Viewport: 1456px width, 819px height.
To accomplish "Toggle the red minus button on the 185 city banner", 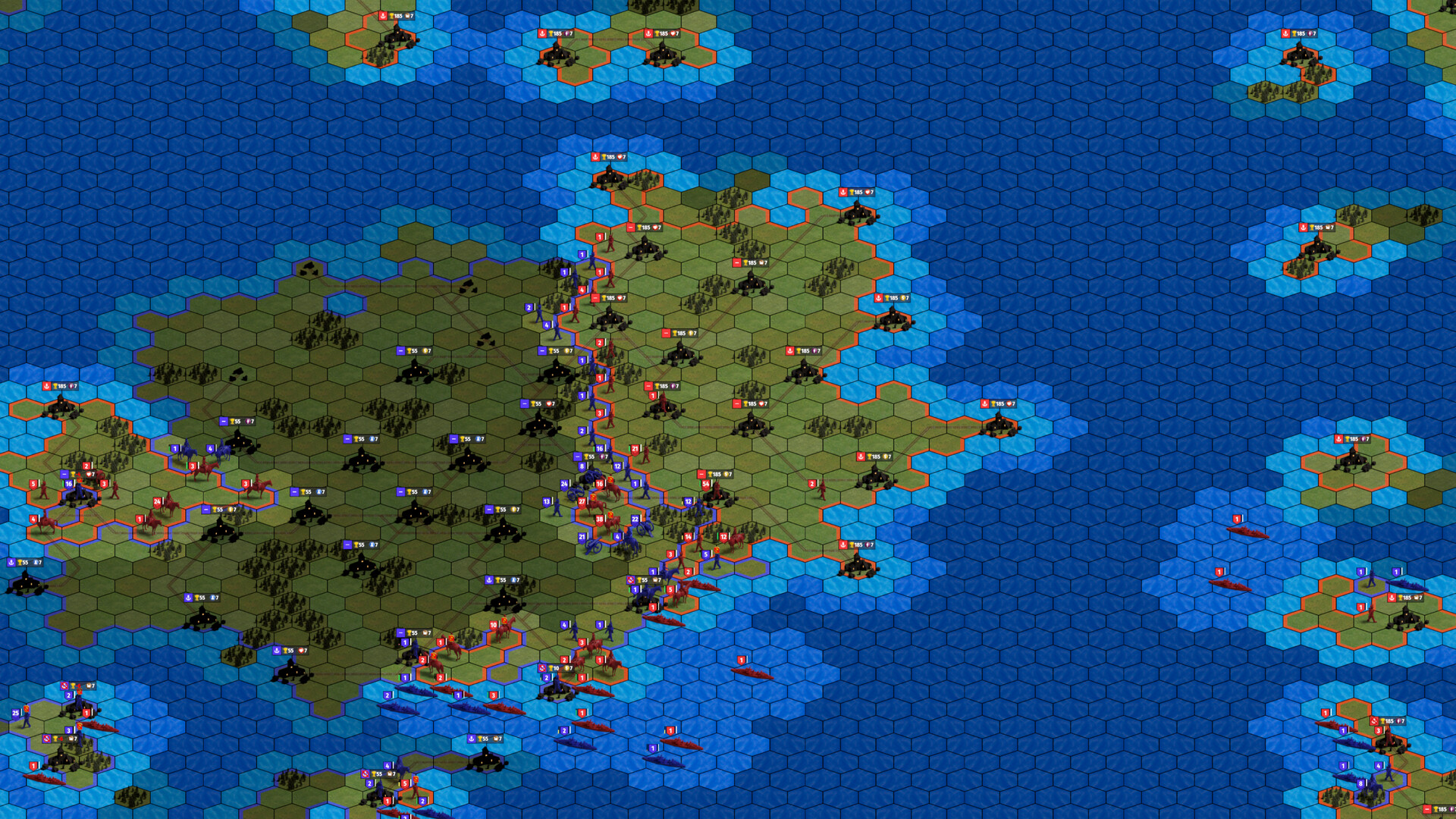I will [x=701, y=474].
